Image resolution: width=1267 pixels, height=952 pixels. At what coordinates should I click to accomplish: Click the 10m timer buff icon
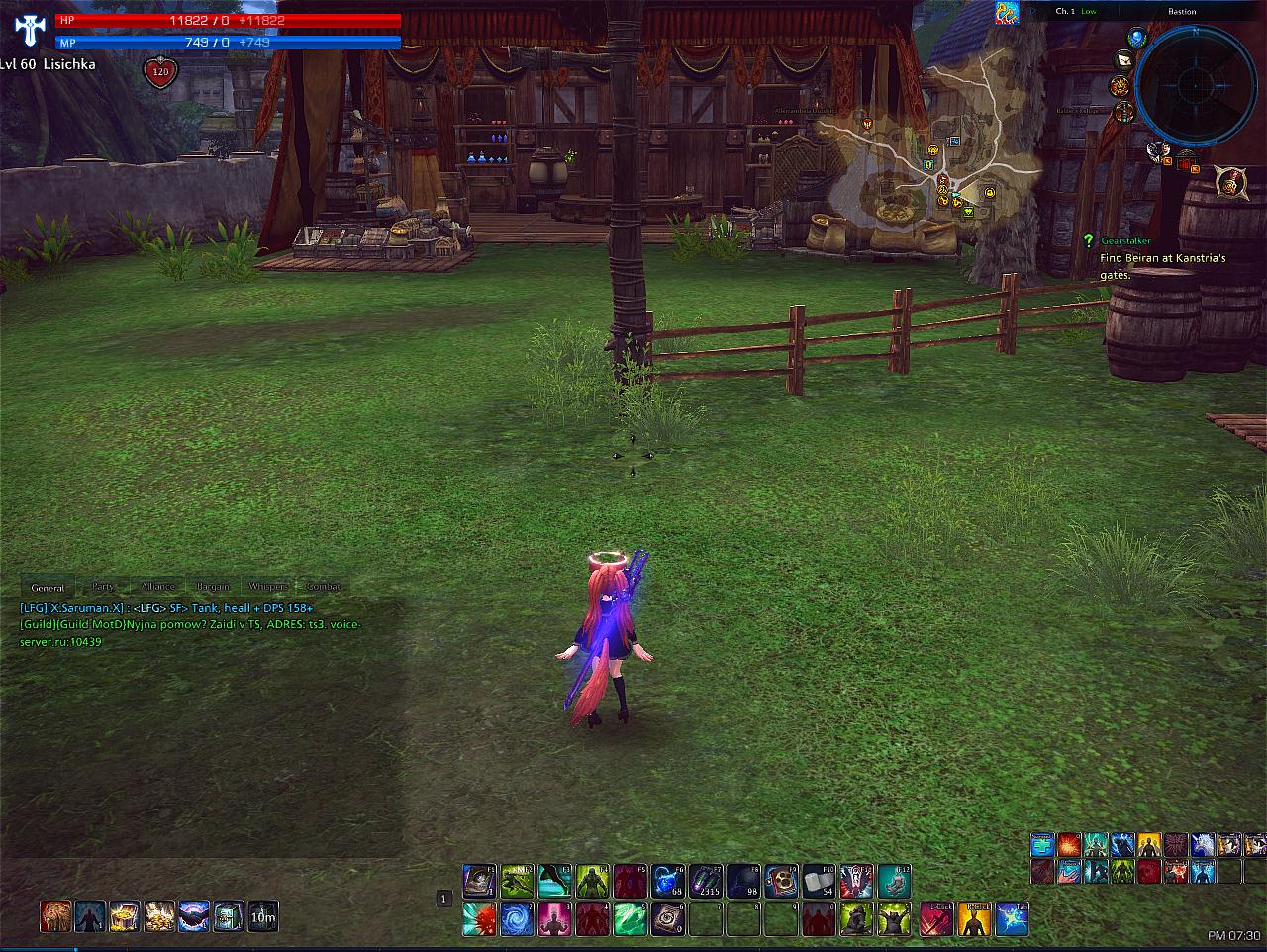(x=262, y=916)
